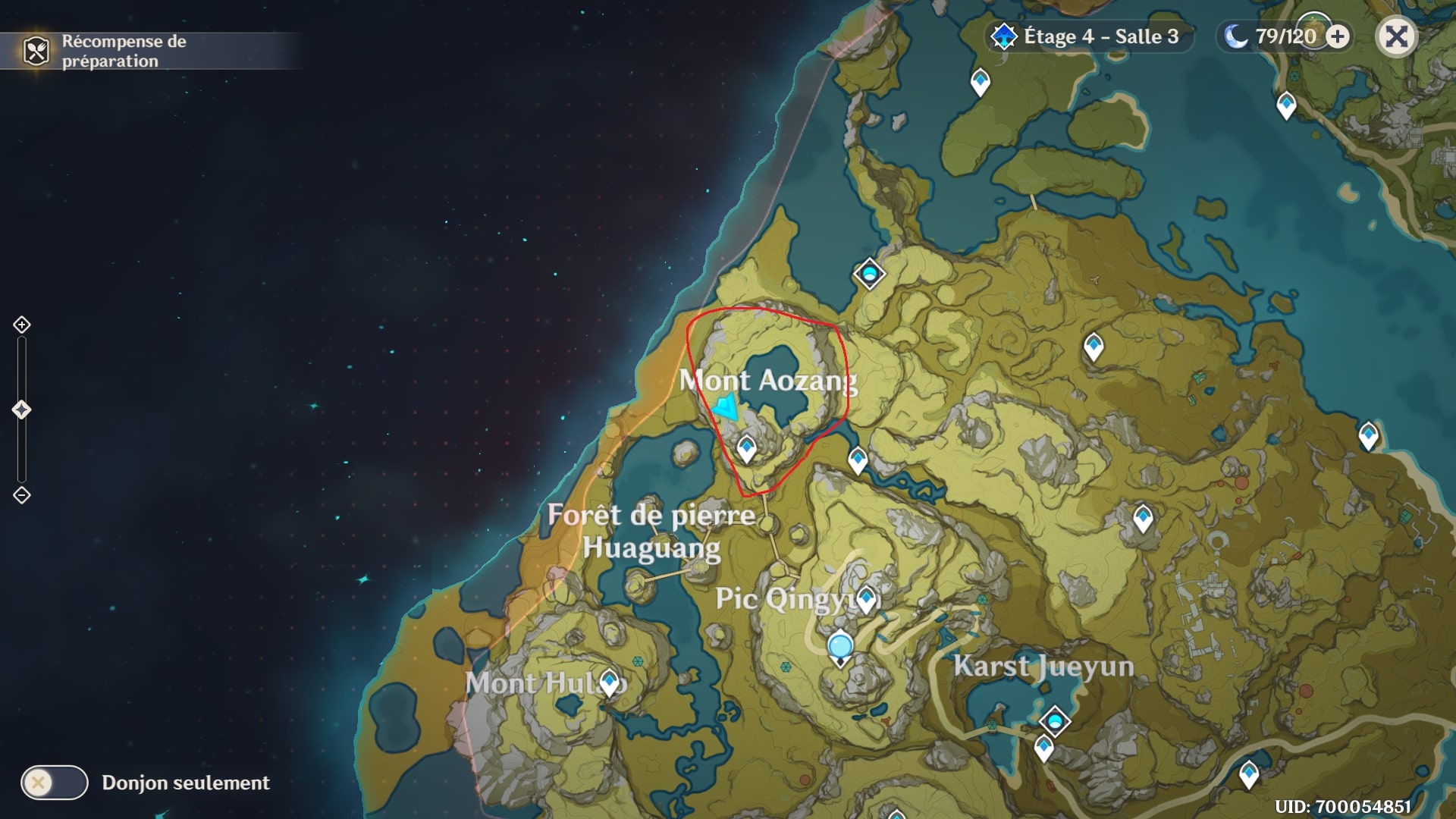Add Original Resin with the plus button
The width and height of the screenshot is (1456, 819).
click(1338, 36)
